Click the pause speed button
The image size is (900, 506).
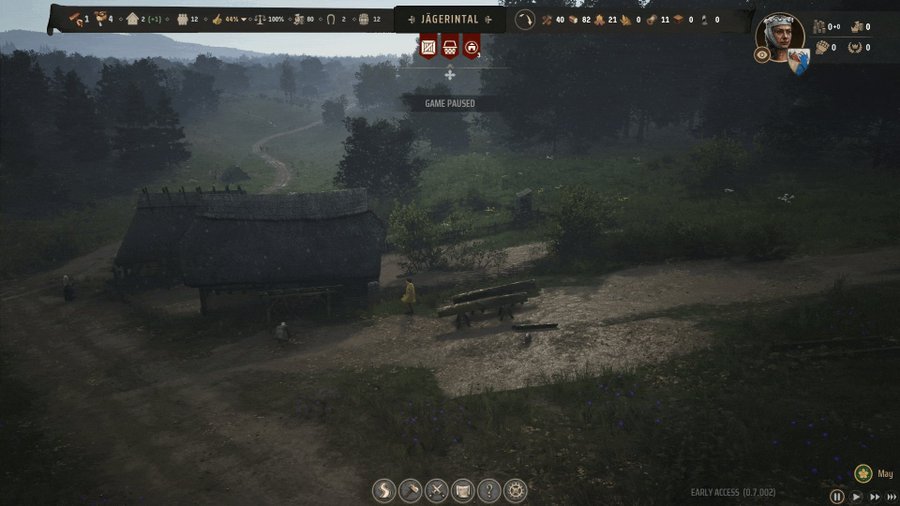pos(837,496)
